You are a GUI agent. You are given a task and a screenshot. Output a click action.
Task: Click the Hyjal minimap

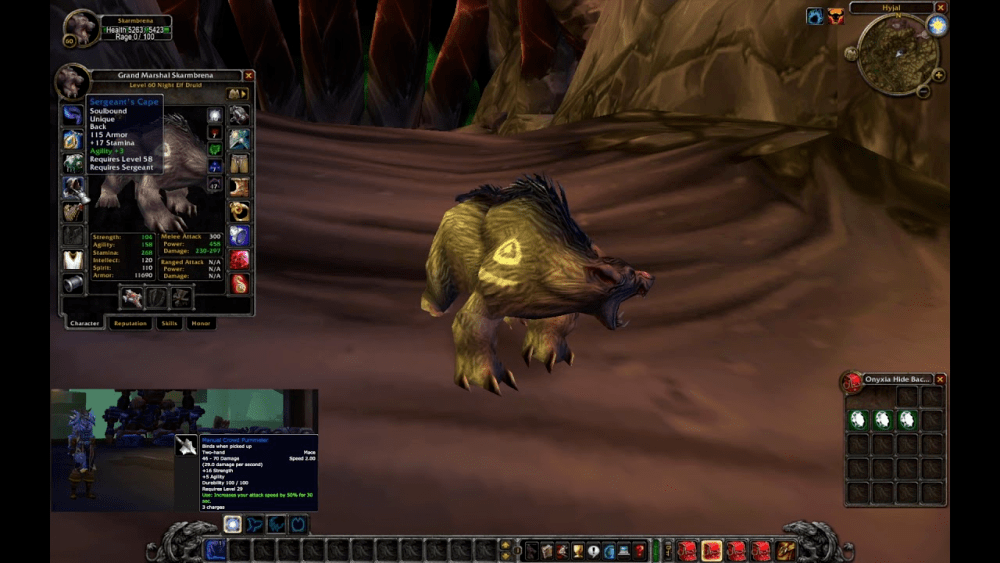(896, 56)
